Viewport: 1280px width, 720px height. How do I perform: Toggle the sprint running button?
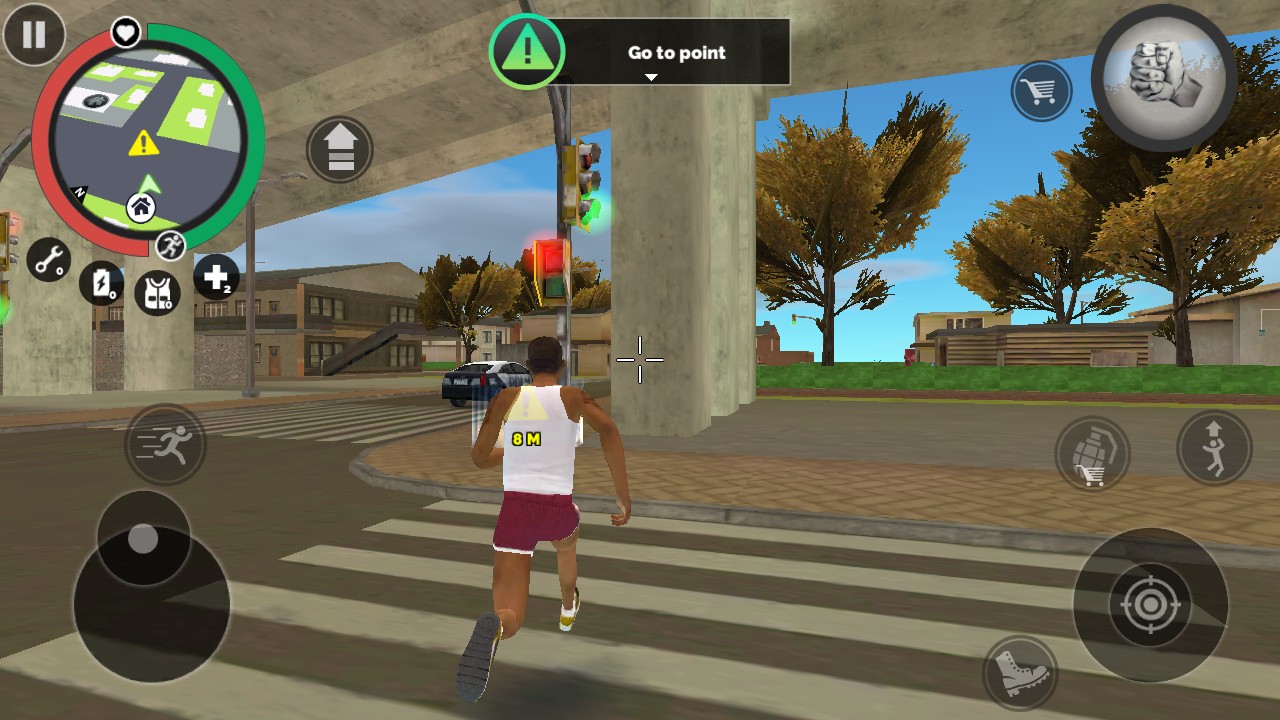click(166, 443)
